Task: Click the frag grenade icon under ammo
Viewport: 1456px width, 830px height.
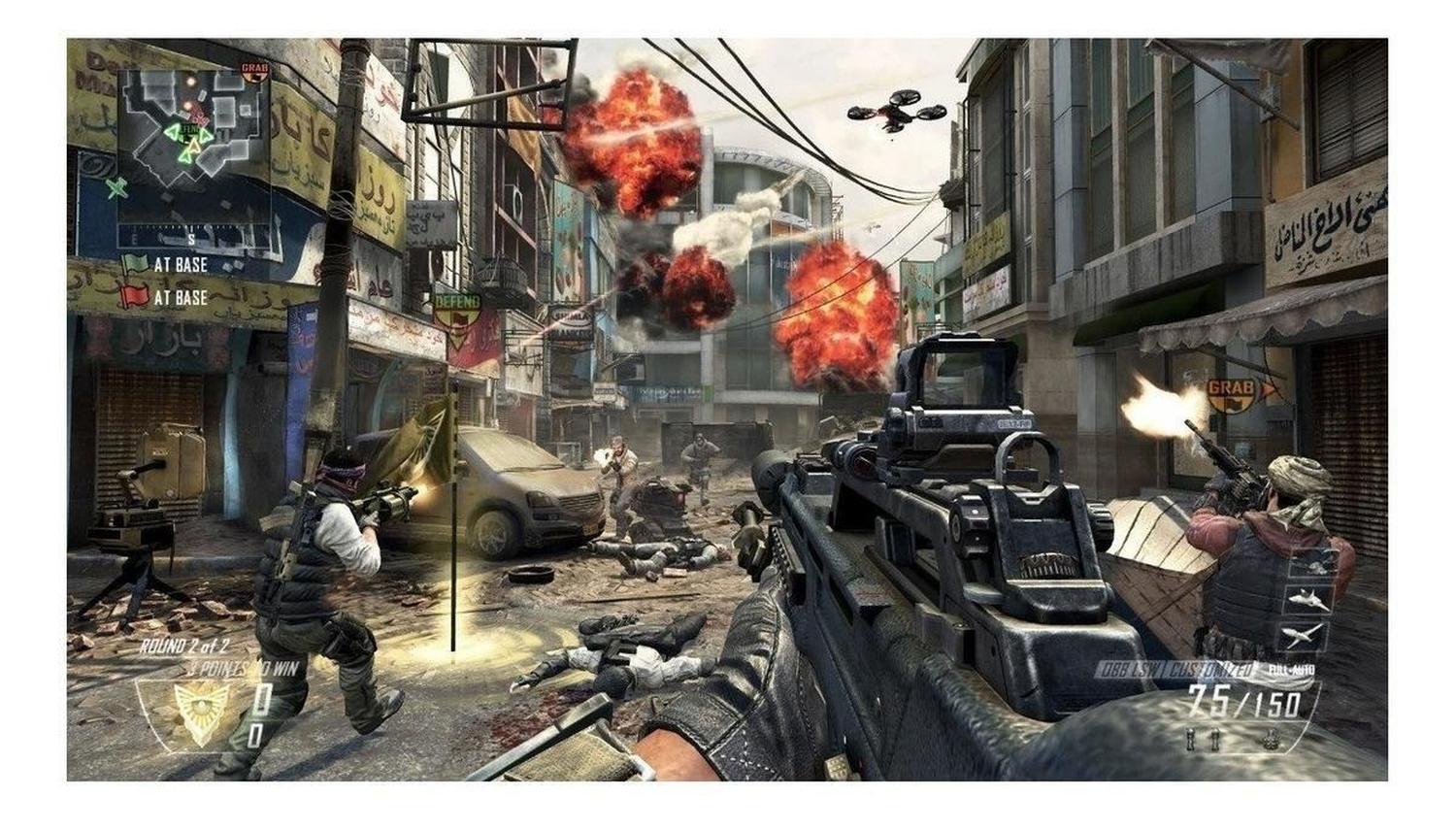Action: click(1270, 740)
